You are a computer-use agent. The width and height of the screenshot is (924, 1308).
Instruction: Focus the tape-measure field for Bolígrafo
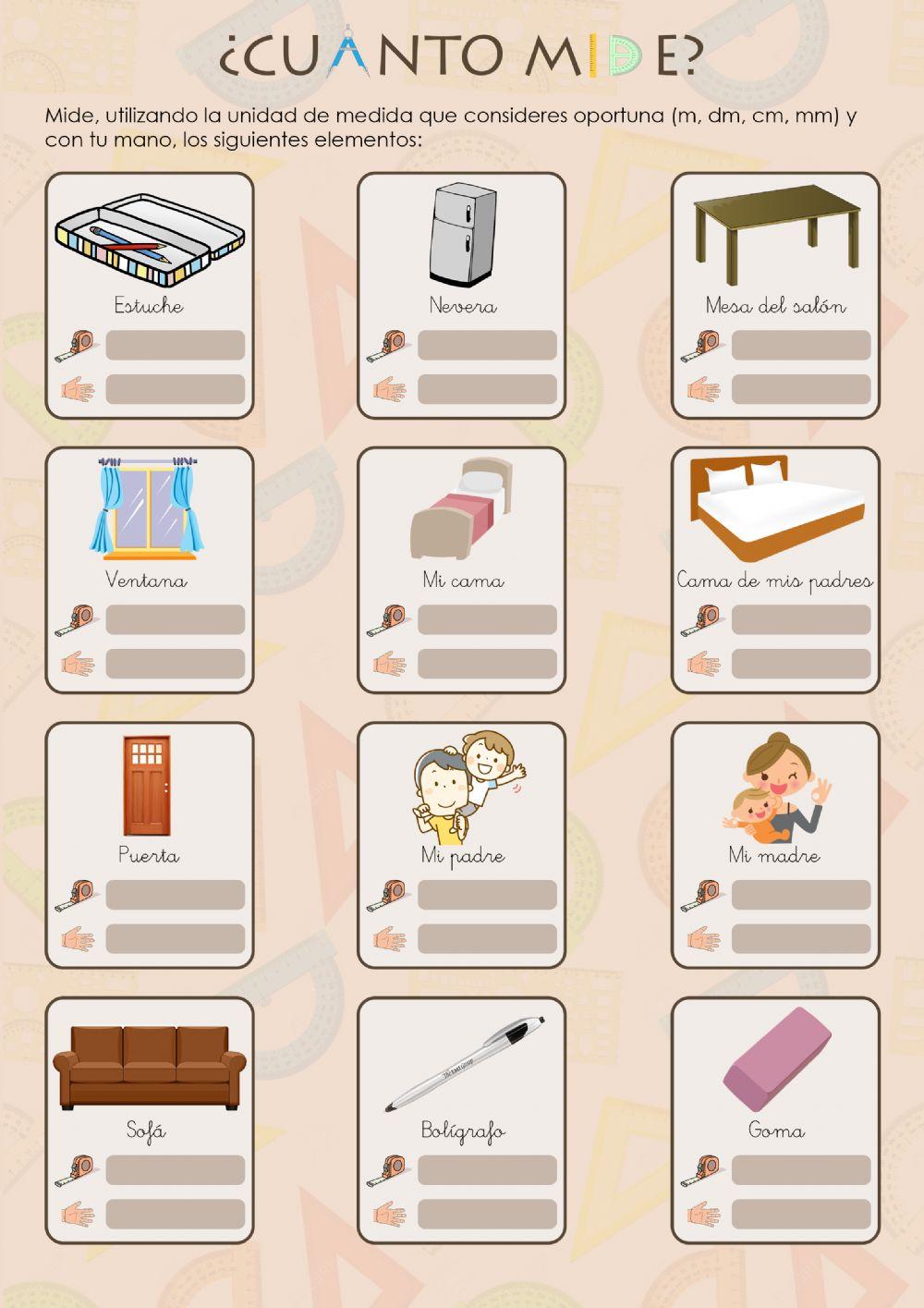(x=487, y=1169)
